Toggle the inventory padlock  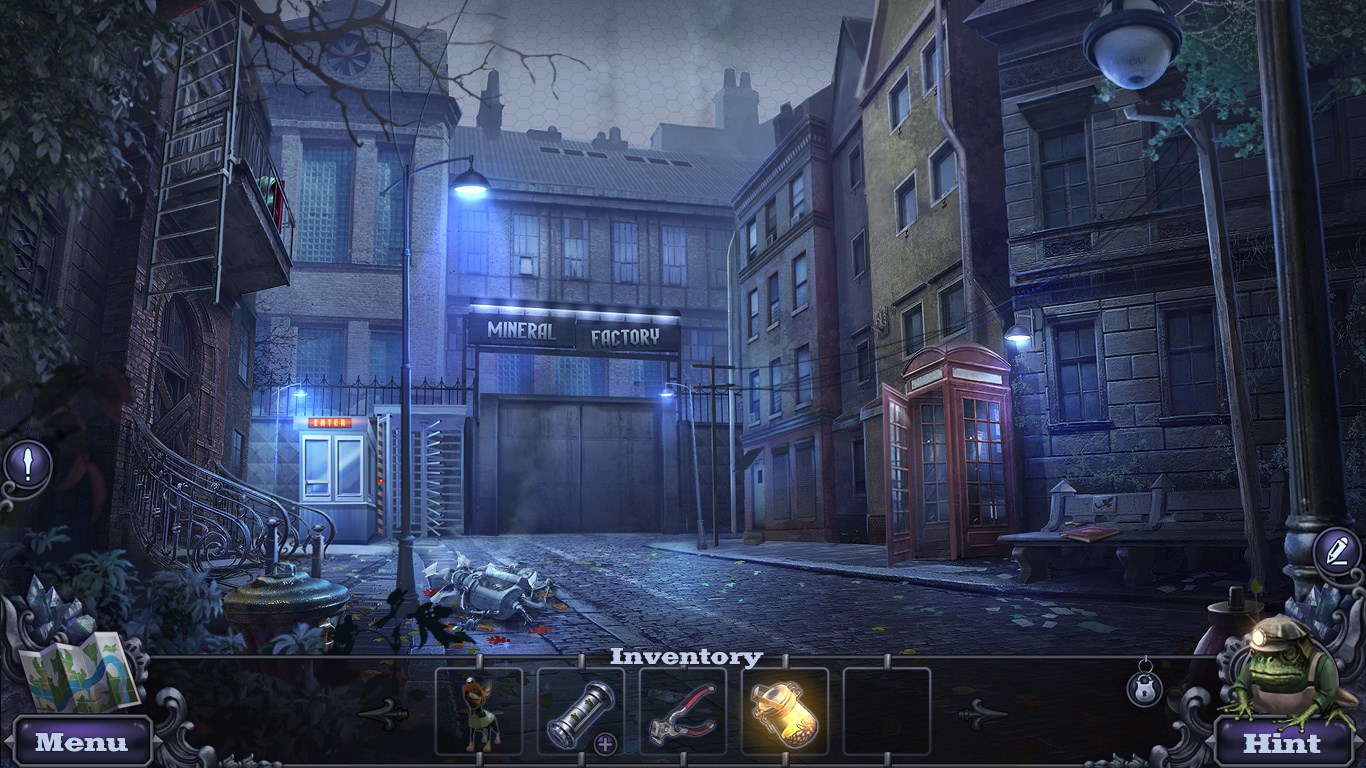tap(1145, 688)
